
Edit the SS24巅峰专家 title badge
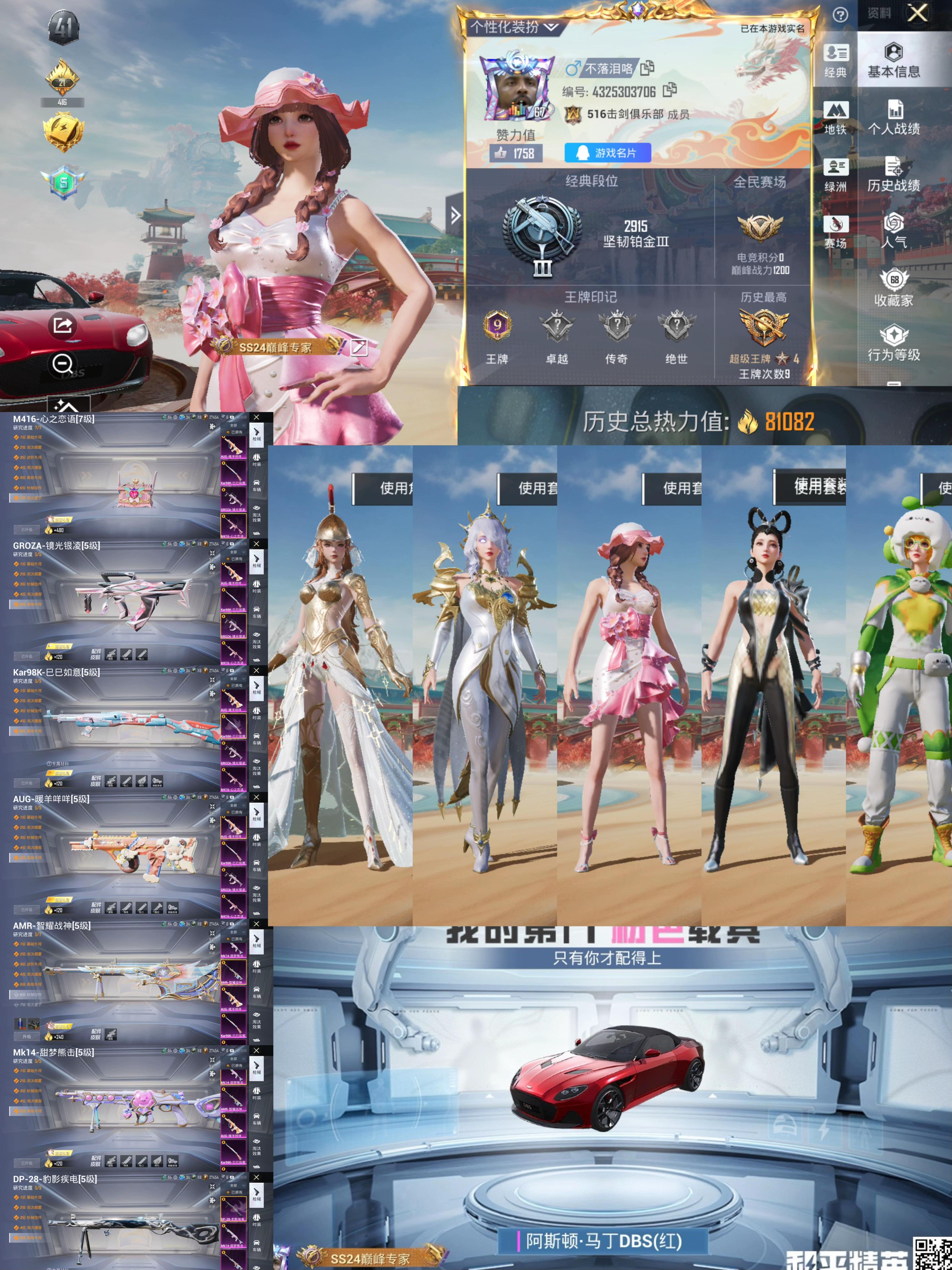359,347
